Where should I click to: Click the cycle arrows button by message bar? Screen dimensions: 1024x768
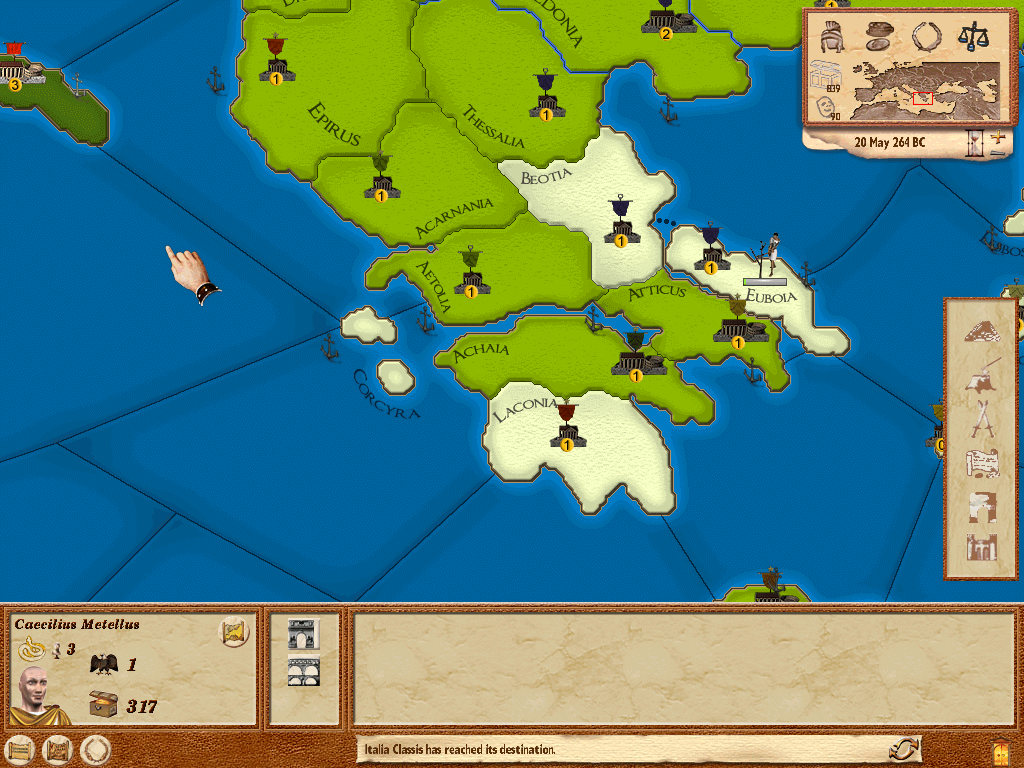[x=904, y=749]
